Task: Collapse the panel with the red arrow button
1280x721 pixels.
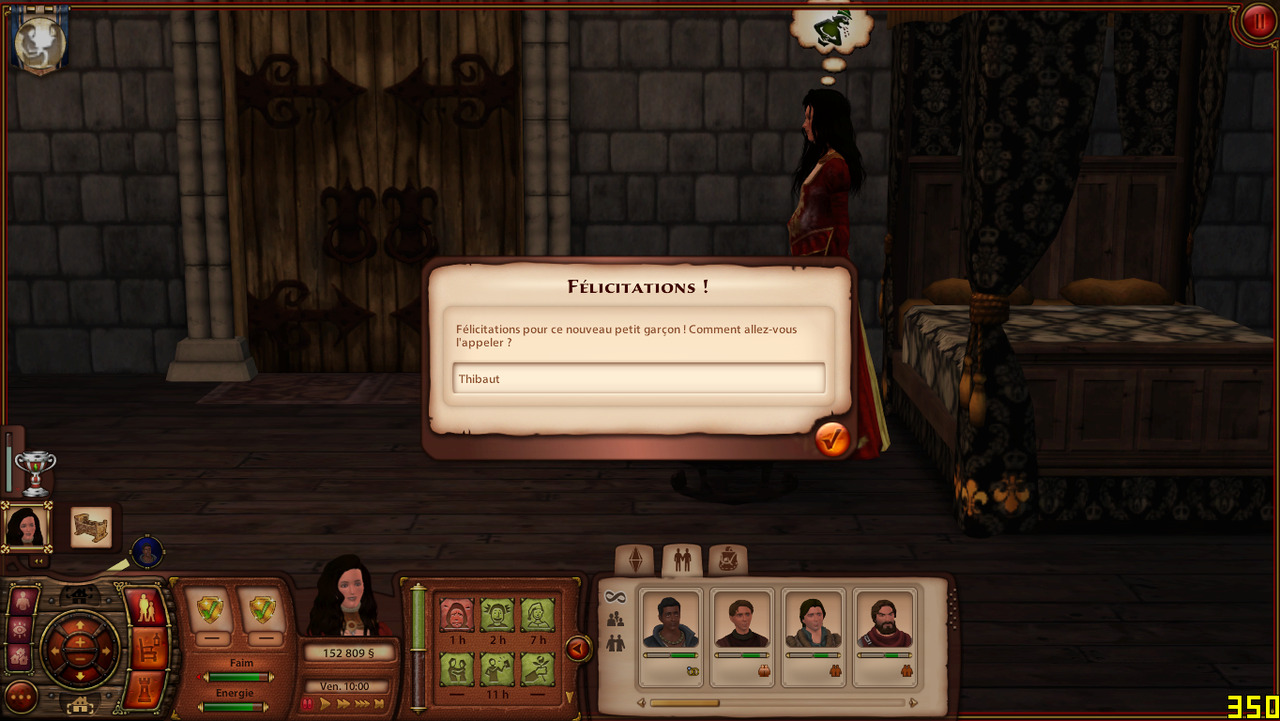Action: coord(578,649)
